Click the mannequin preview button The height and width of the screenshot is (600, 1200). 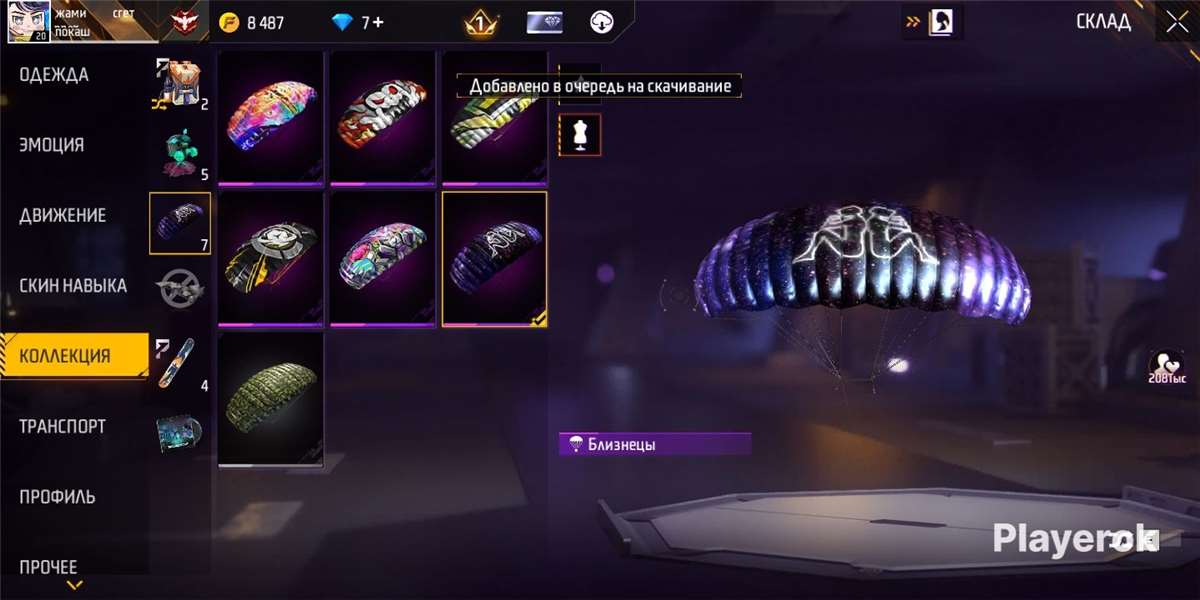coord(580,135)
